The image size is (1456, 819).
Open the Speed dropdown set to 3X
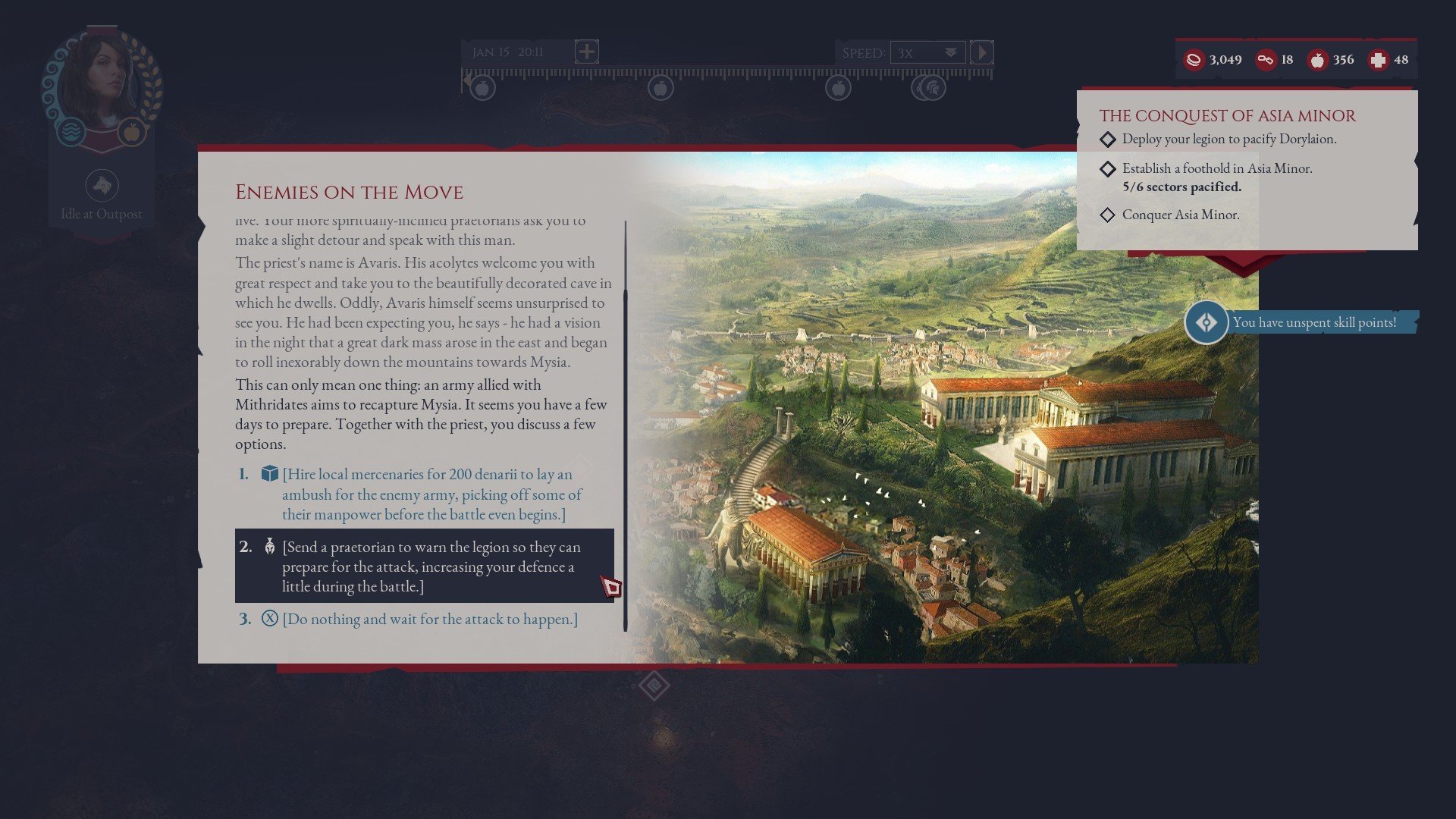coord(927,52)
